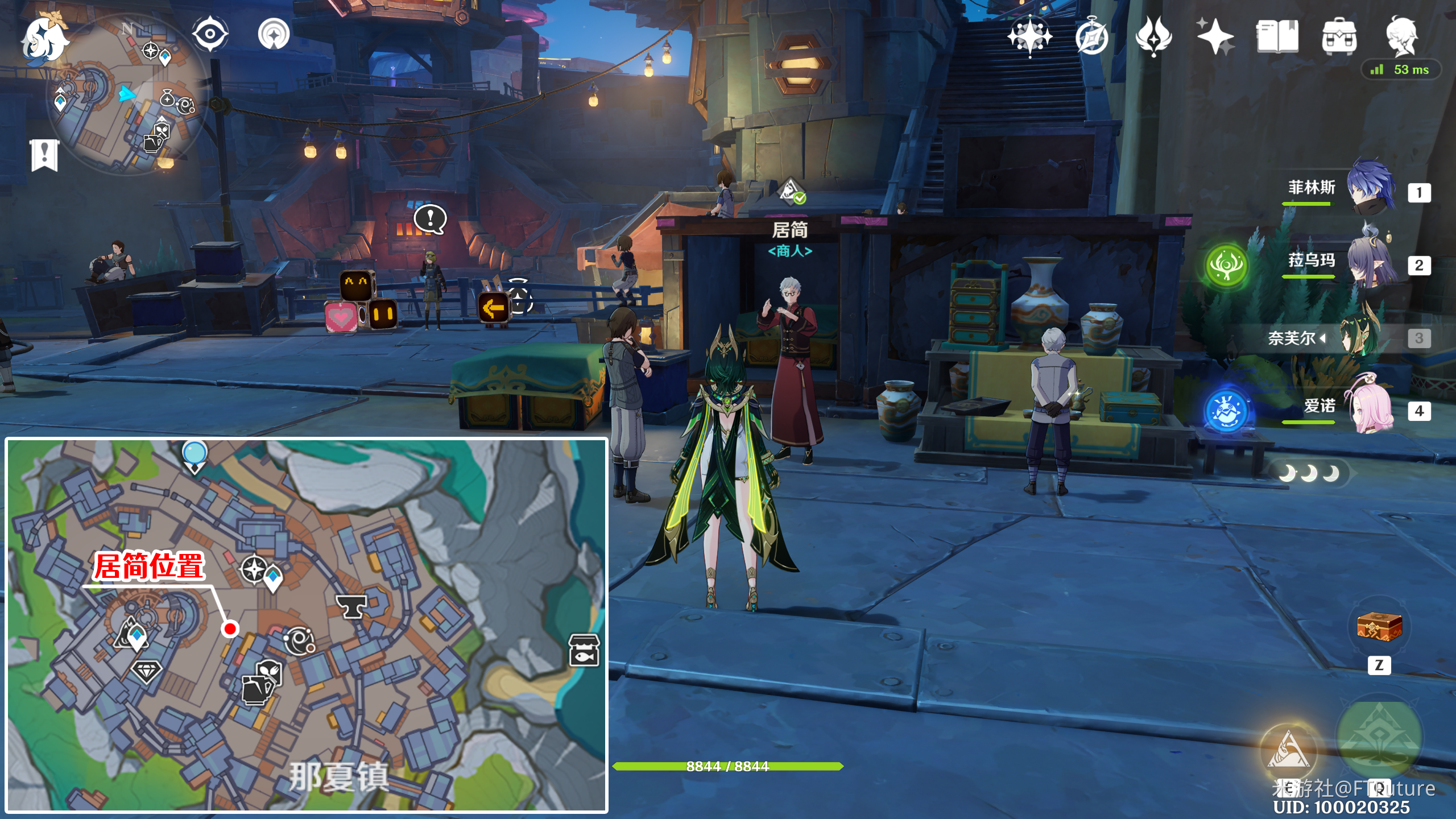The image size is (1456, 819).
Task: Switch to party member 菲林斯
Action: click(1370, 189)
